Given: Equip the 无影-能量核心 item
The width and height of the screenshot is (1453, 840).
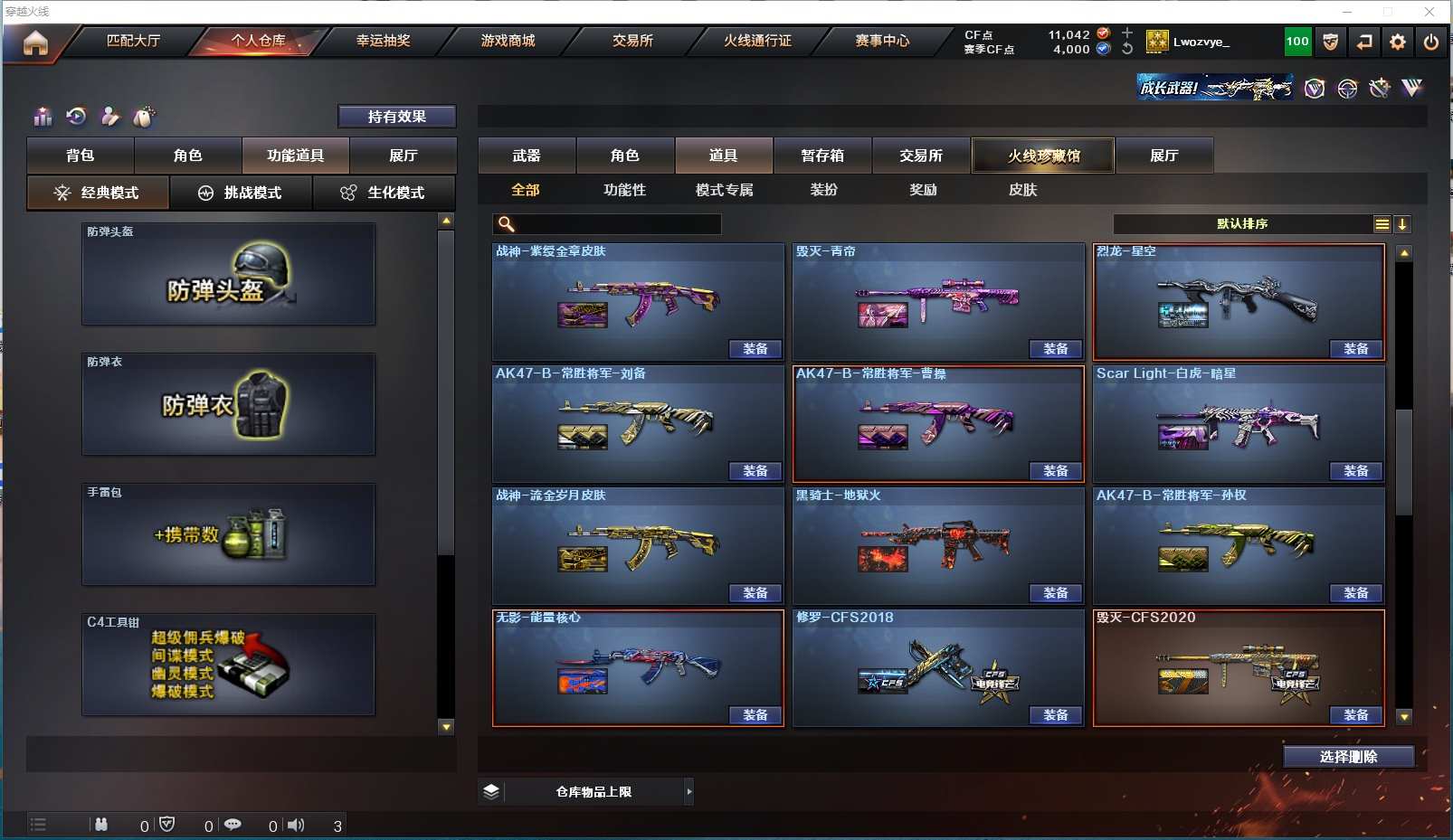Looking at the screenshot, I should click(755, 715).
